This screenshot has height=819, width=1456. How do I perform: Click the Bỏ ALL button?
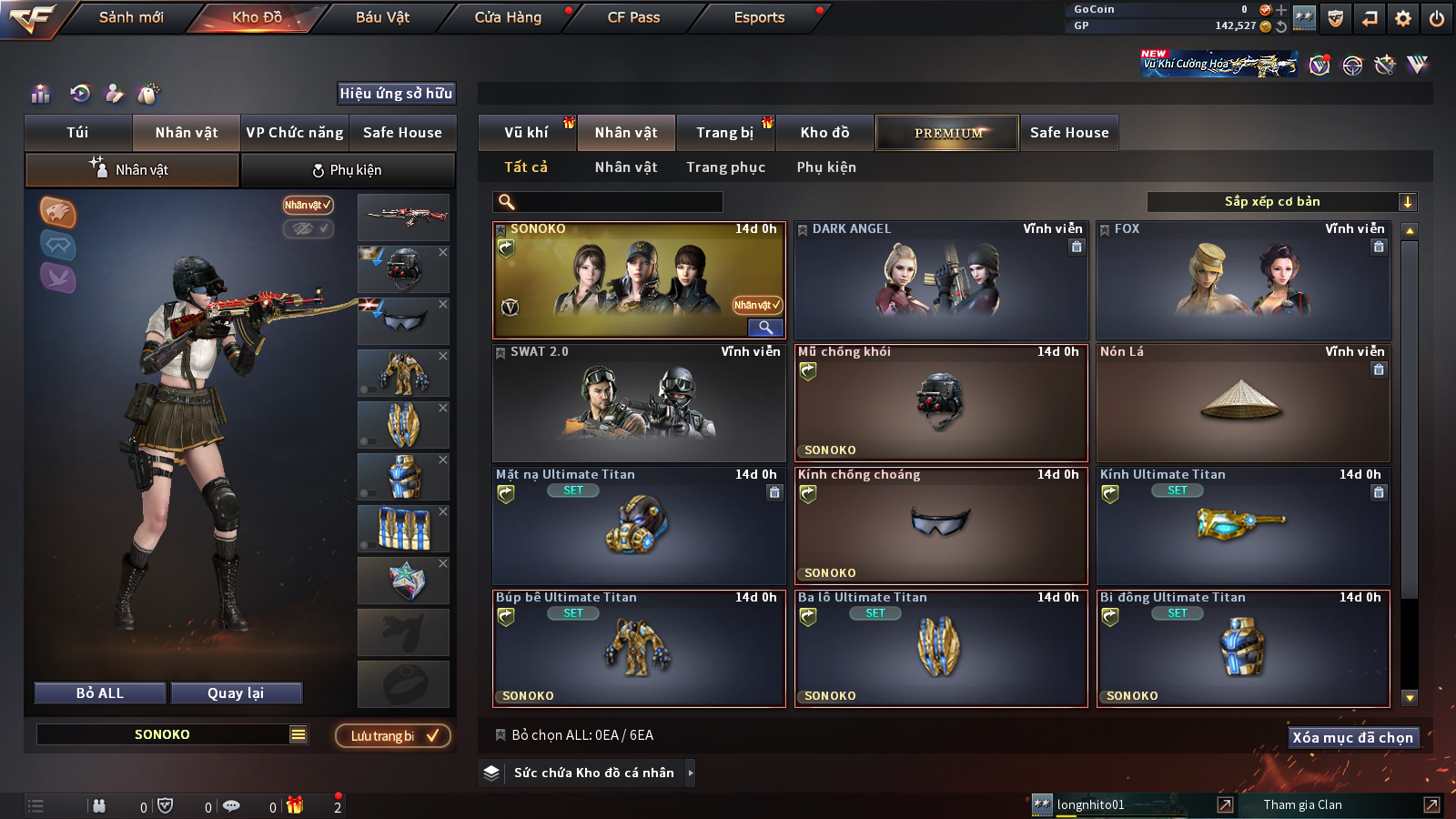click(100, 693)
